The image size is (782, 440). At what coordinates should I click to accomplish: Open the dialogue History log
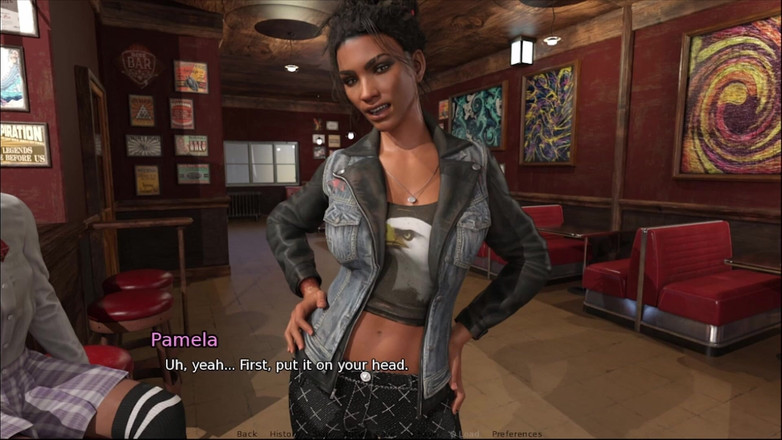282,434
